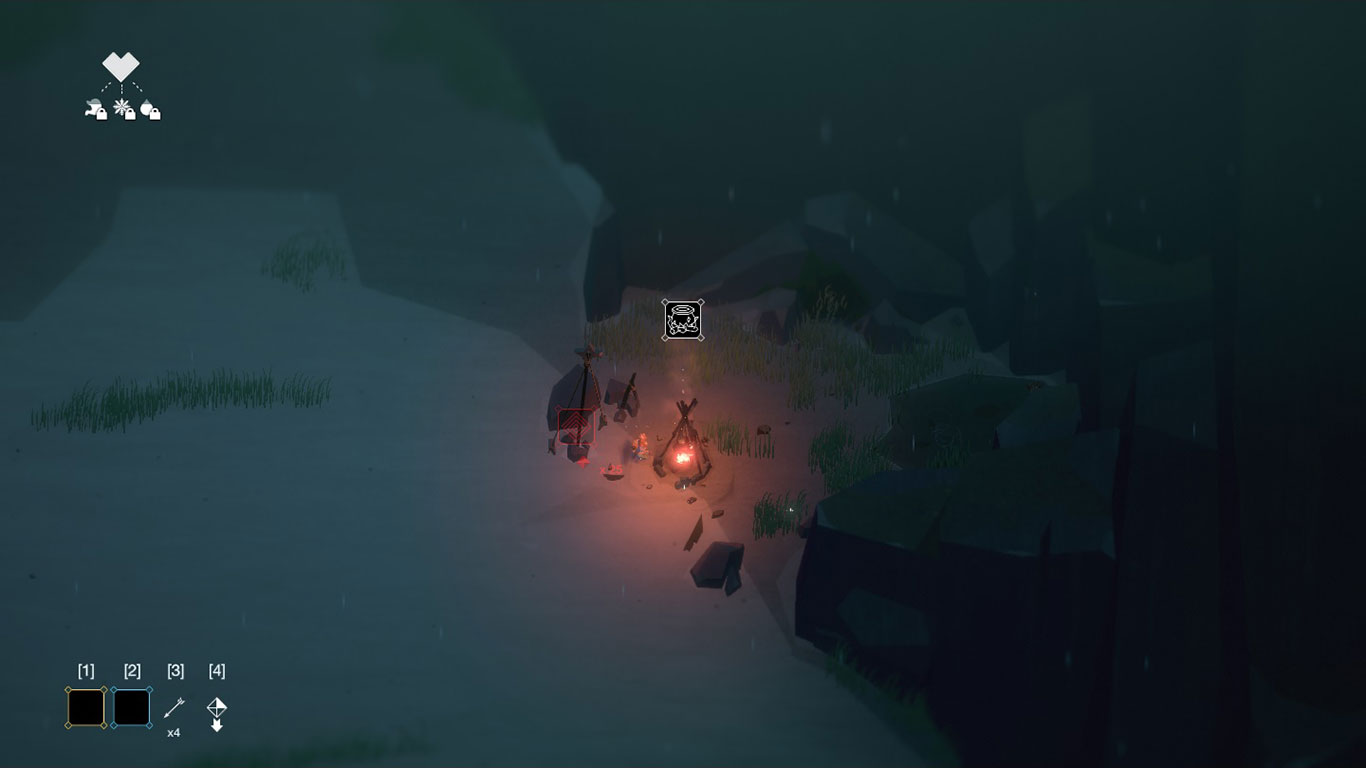This screenshot has width=1366, height=768.
Task: Select the red upgrade marker on the weapon rack
Action: pyautogui.click(x=576, y=427)
